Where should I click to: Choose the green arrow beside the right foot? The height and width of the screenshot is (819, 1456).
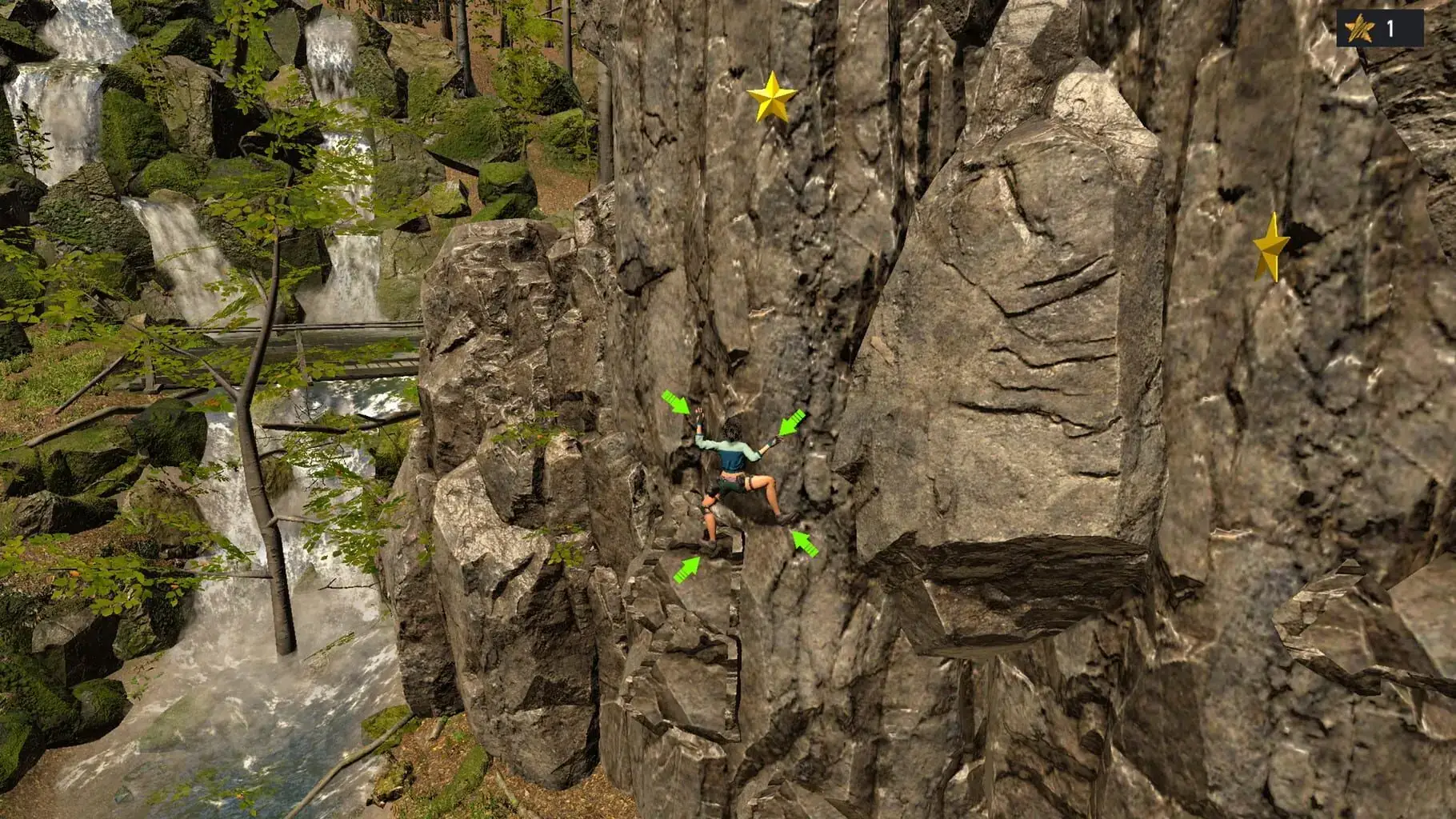pos(806,543)
